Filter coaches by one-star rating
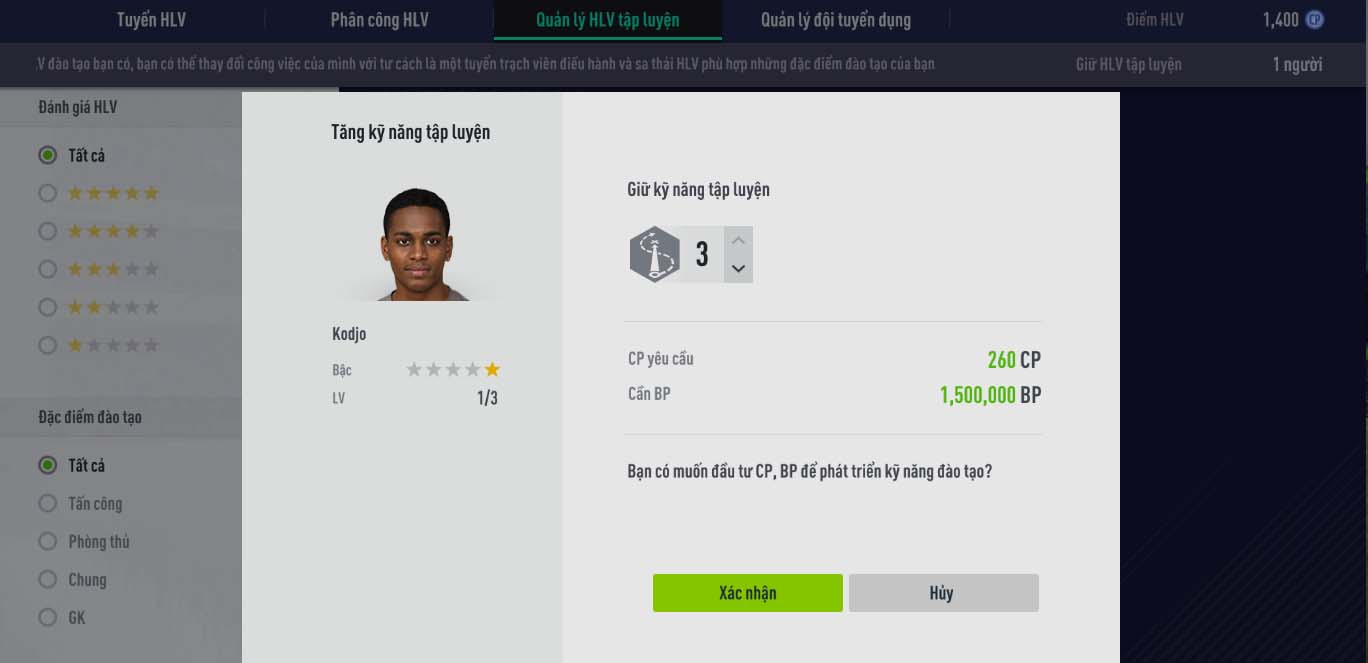Screen dimensions: 1368x663 pos(48,345)
